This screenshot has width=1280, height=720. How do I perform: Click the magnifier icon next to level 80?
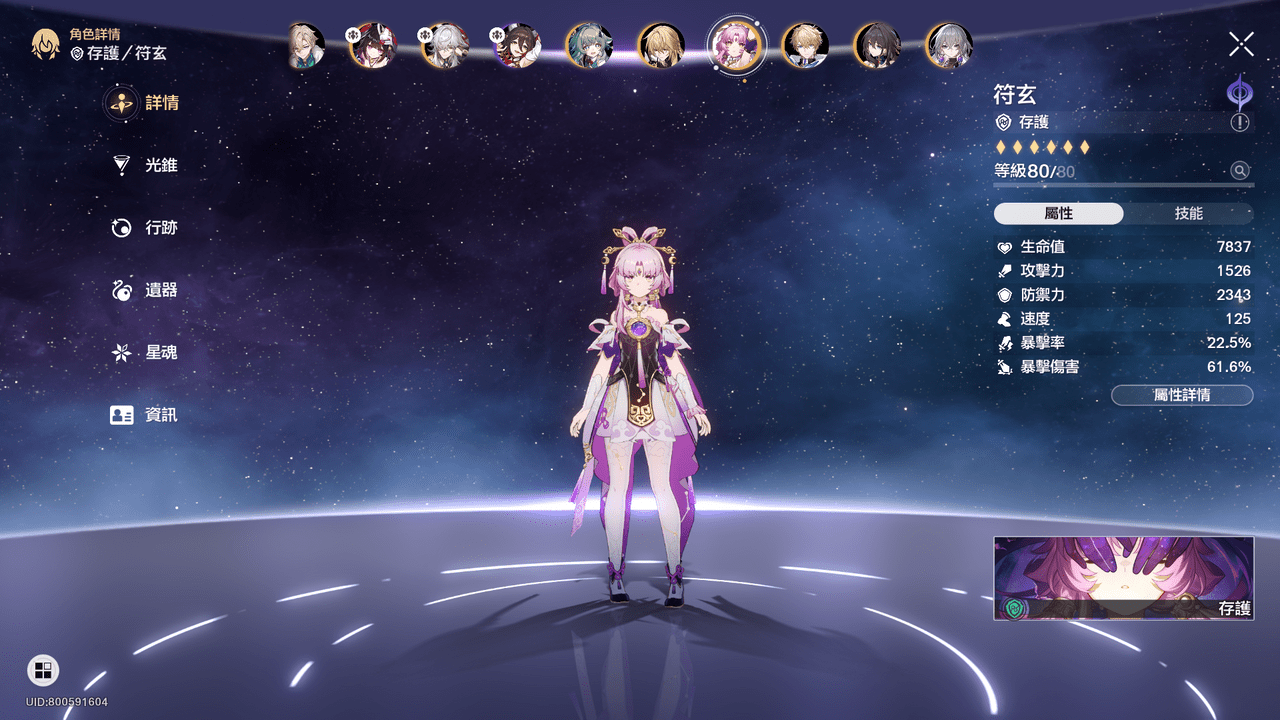[x=1240, y=171]
